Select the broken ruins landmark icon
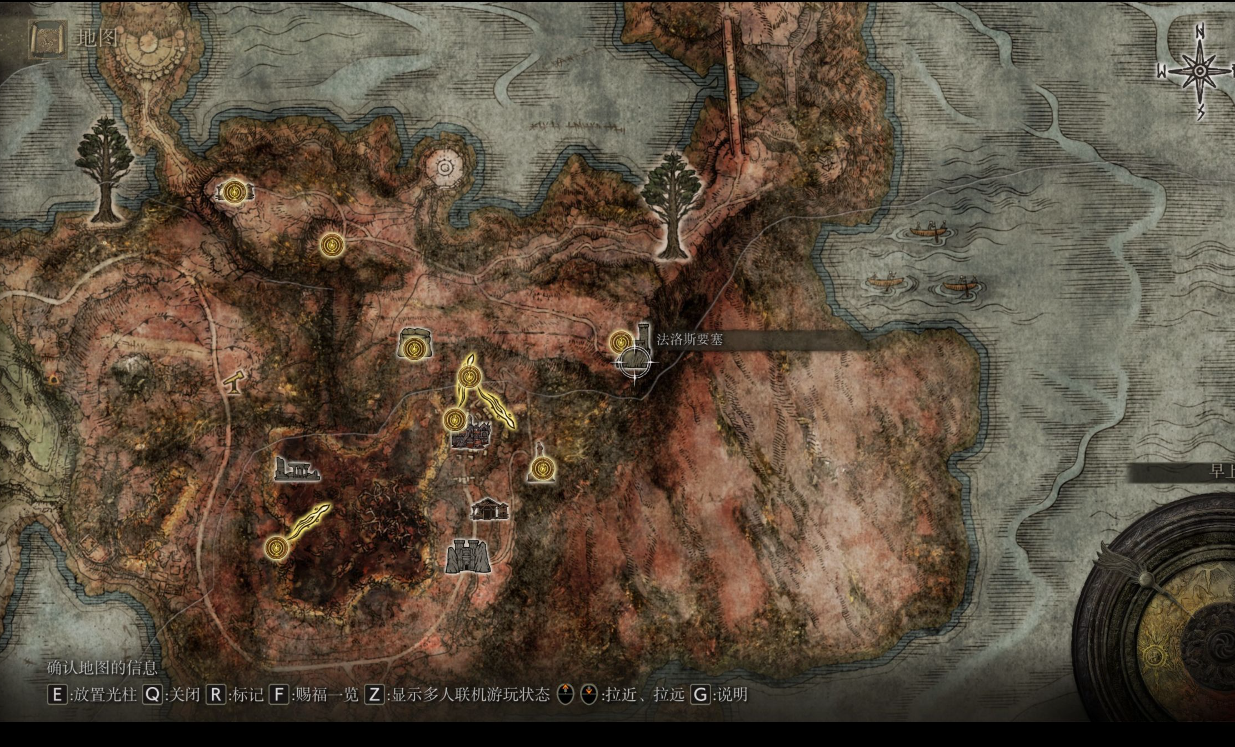 point(297,469)
